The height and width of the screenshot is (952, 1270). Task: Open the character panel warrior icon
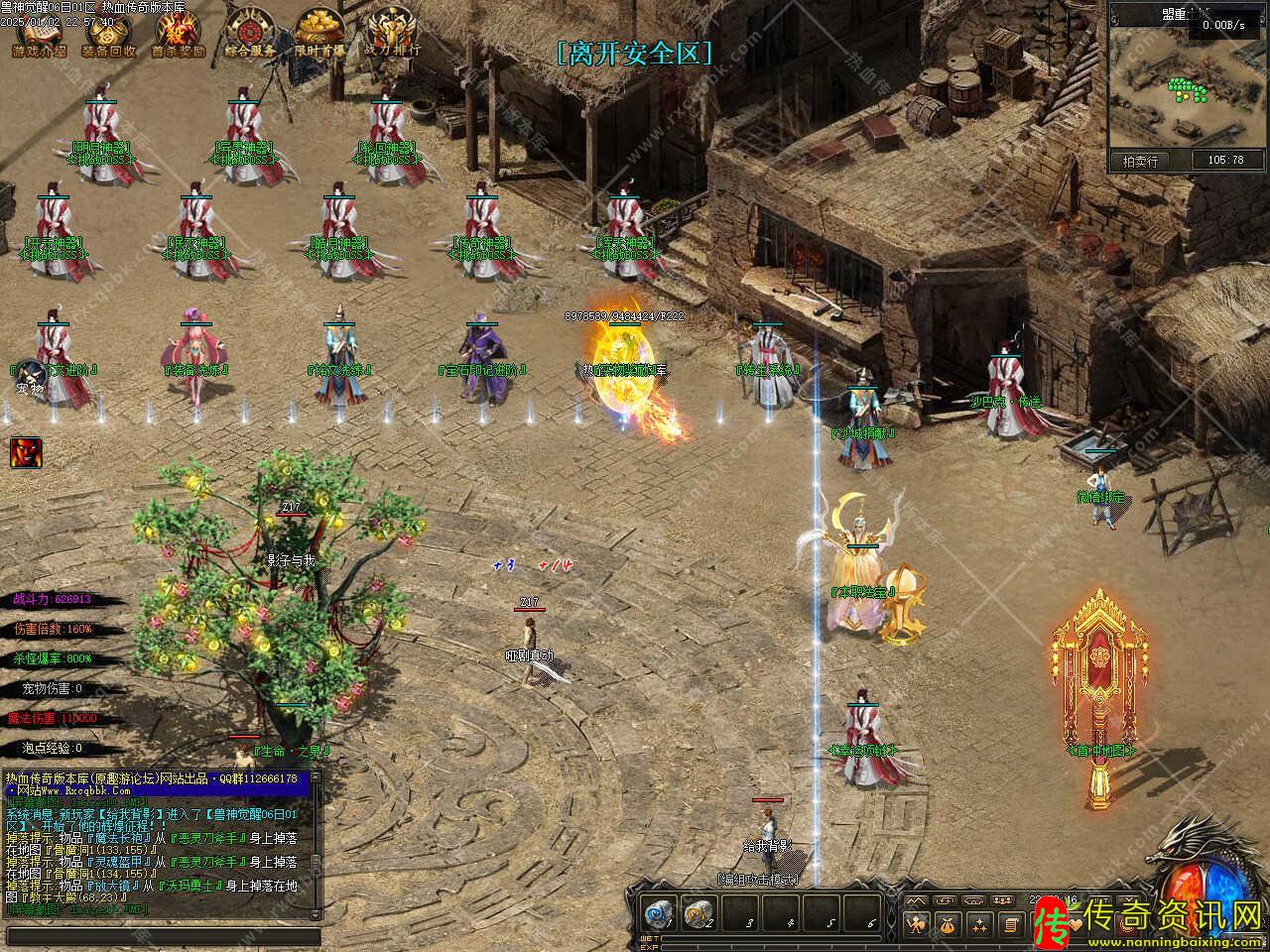[916, 925]
